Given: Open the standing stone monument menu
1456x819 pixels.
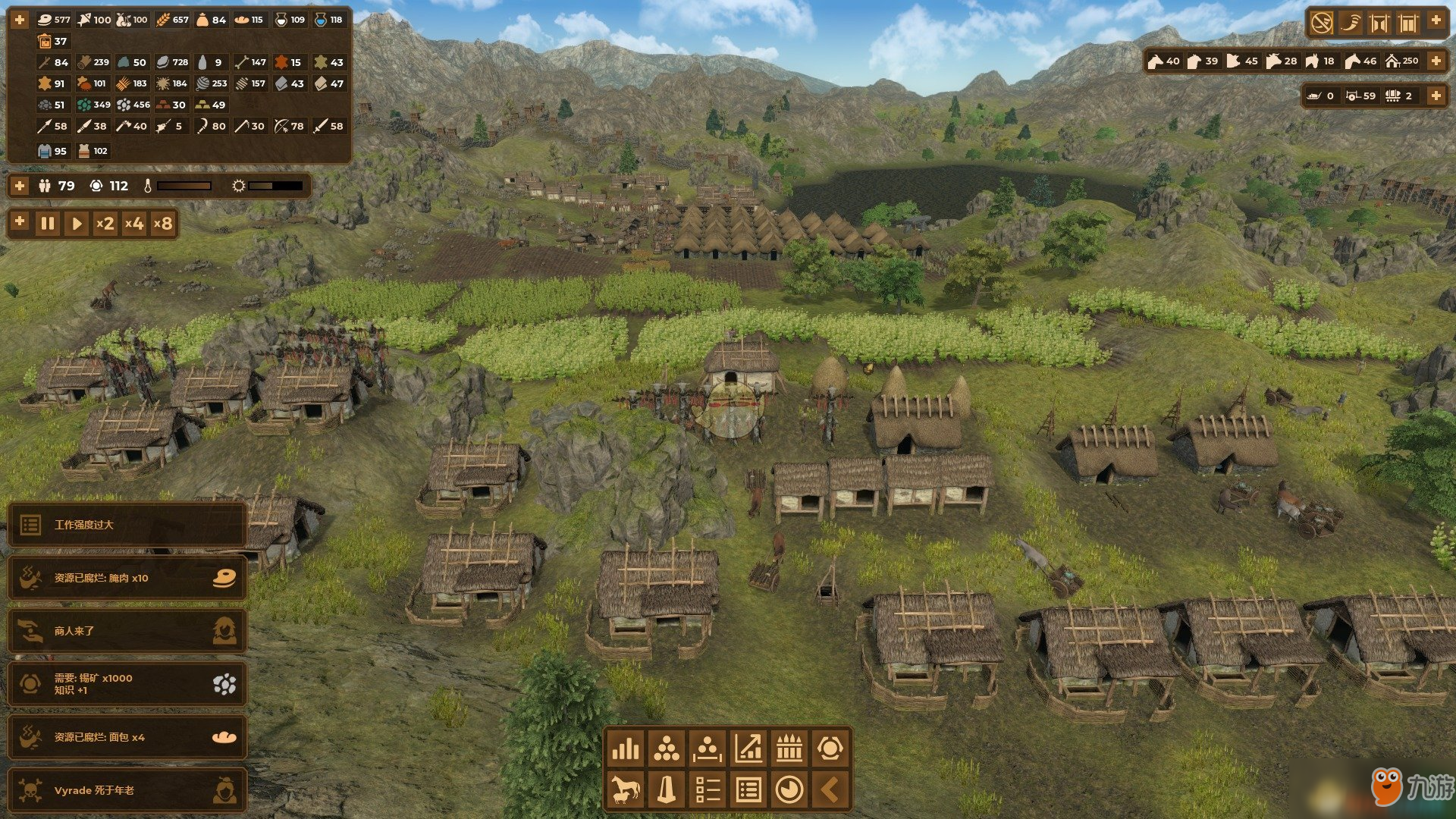Looking at the screenshot, I should tap(667, 790).
